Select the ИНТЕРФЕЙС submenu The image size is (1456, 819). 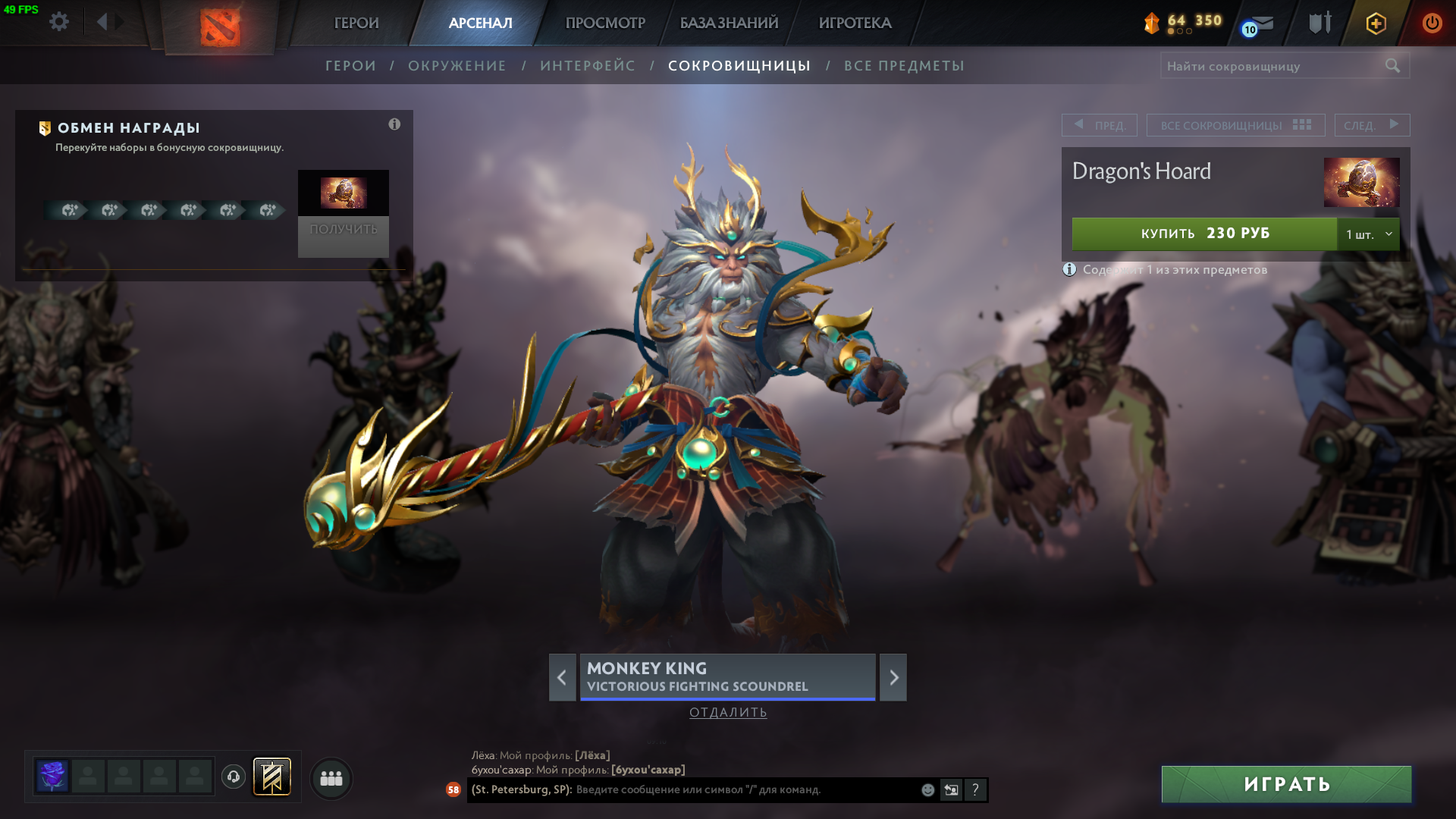pos(588,66)
